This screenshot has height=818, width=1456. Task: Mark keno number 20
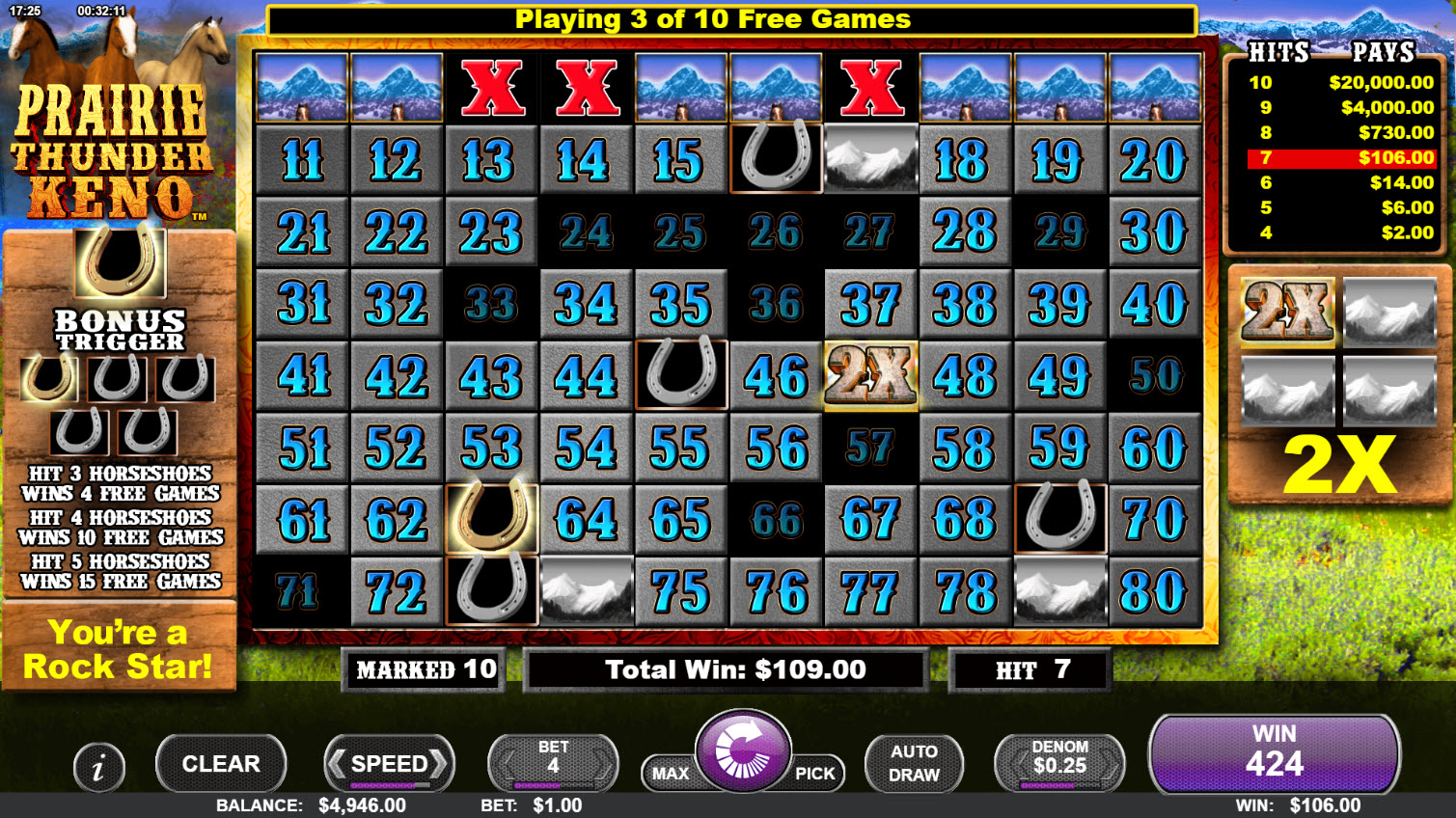click(x=1154, y=160)
